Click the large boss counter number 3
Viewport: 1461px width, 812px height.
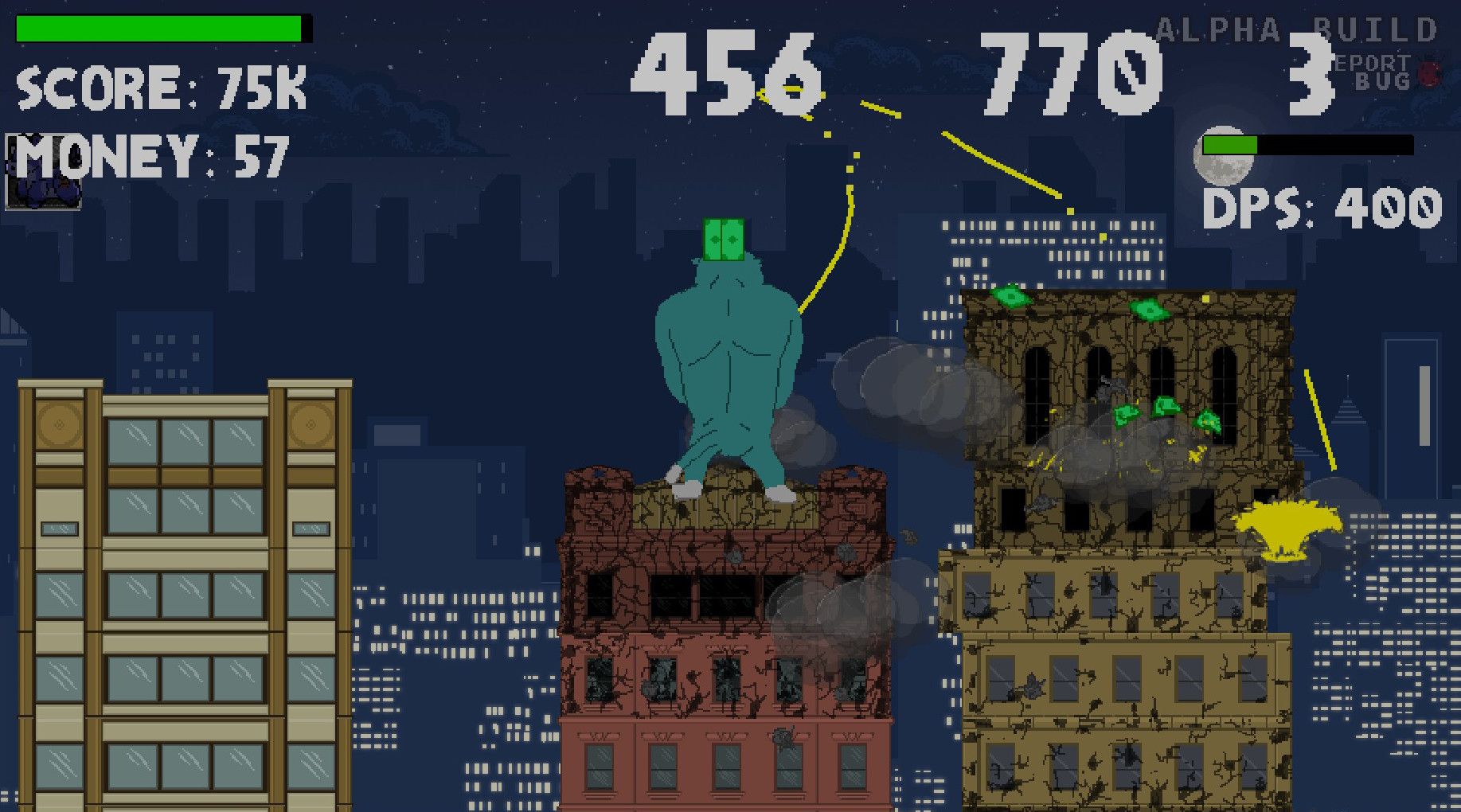coord(1311,75)
